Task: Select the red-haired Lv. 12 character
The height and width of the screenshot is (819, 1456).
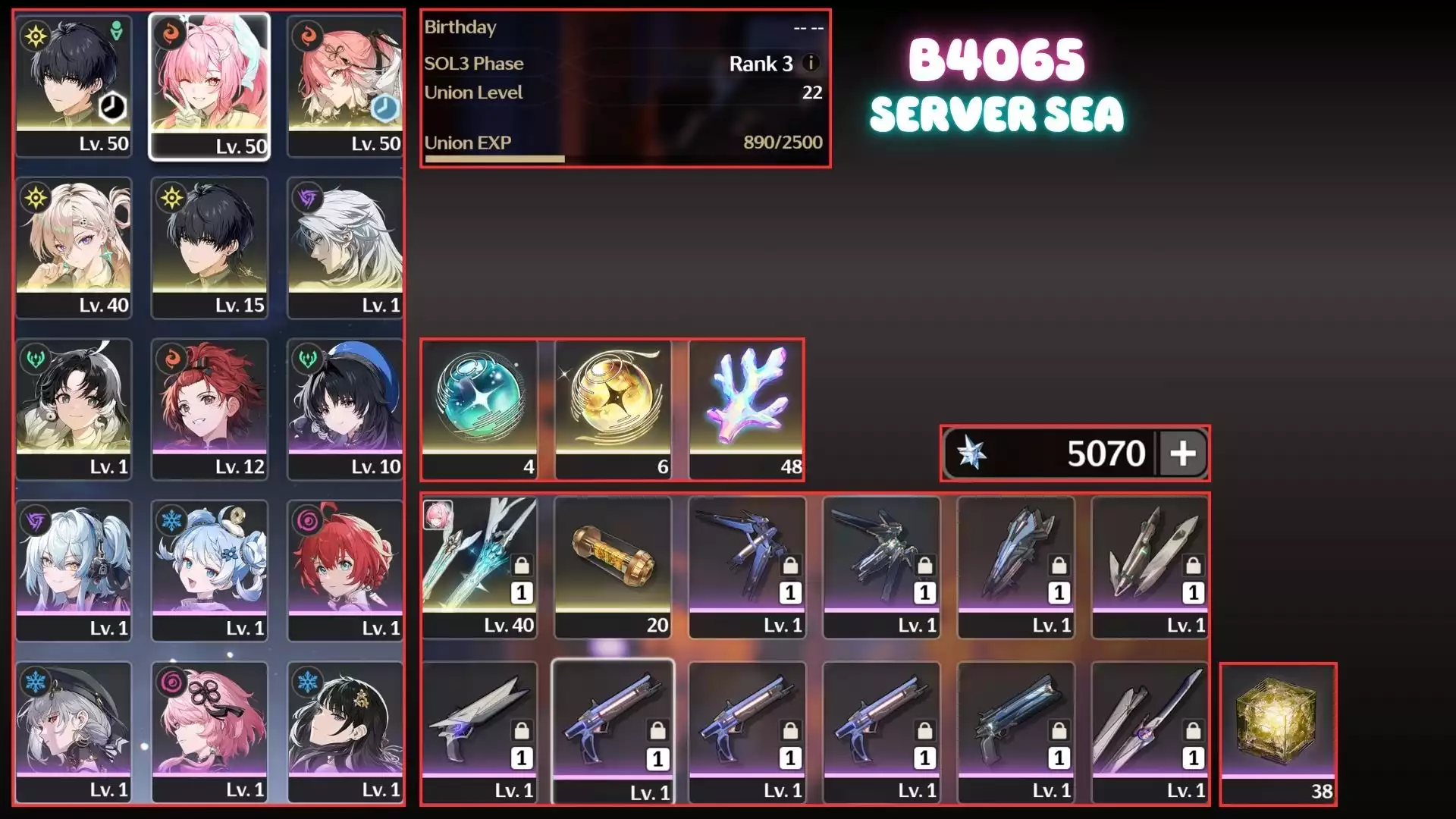Action: (209, 409)
